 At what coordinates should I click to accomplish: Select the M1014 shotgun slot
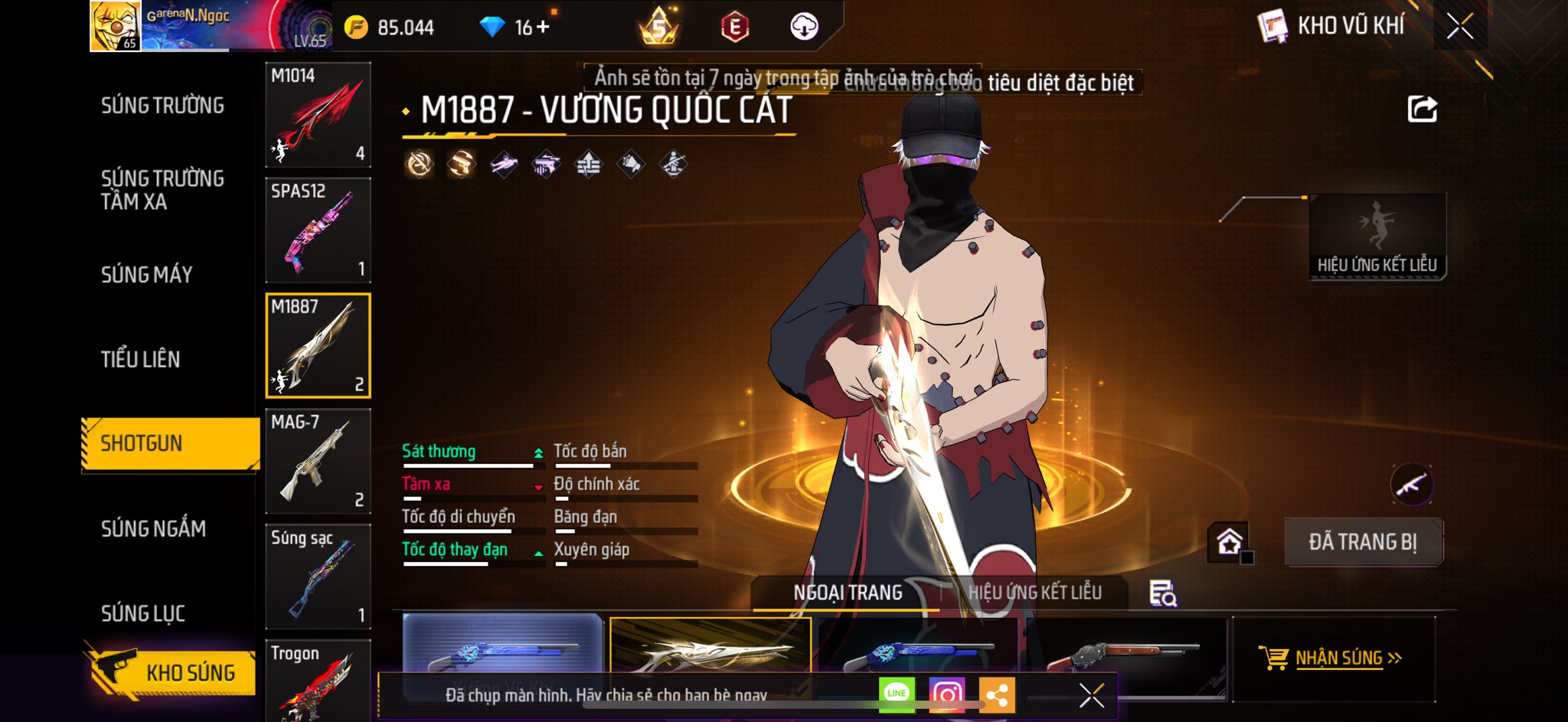pyautogui.click(x=318, y=115)
